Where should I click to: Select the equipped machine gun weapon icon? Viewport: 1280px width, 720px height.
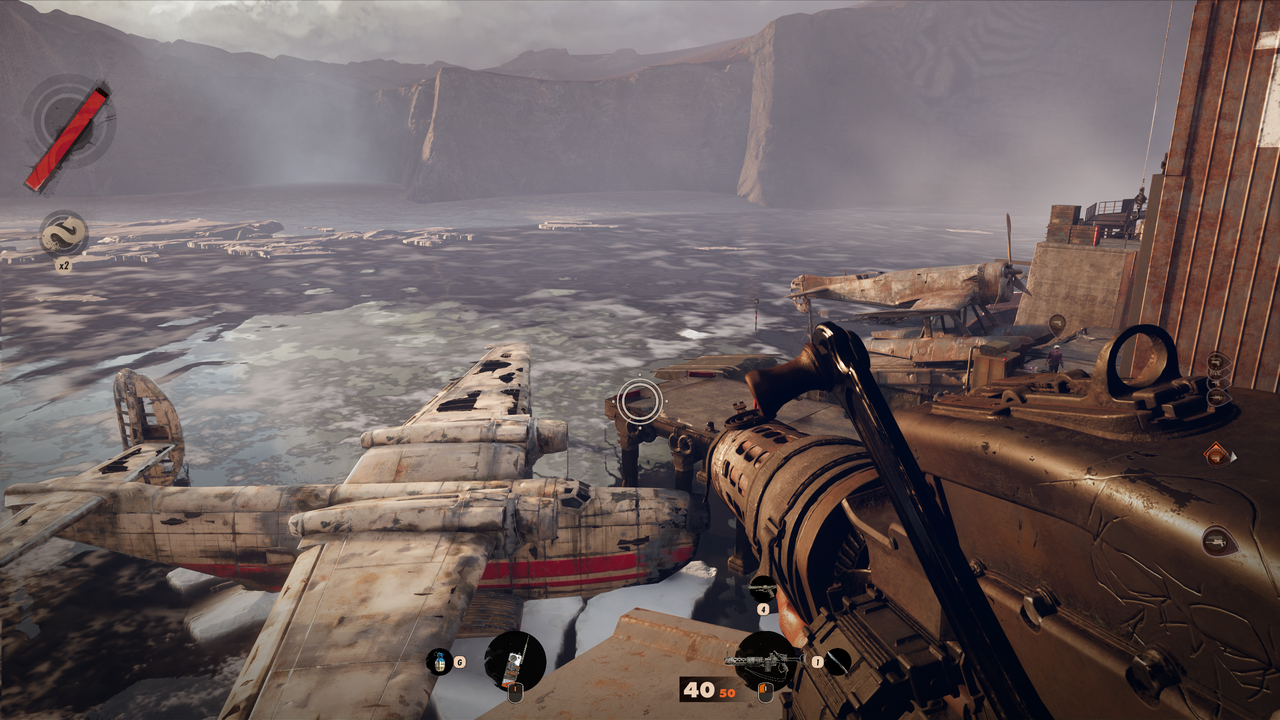[765, 660]
